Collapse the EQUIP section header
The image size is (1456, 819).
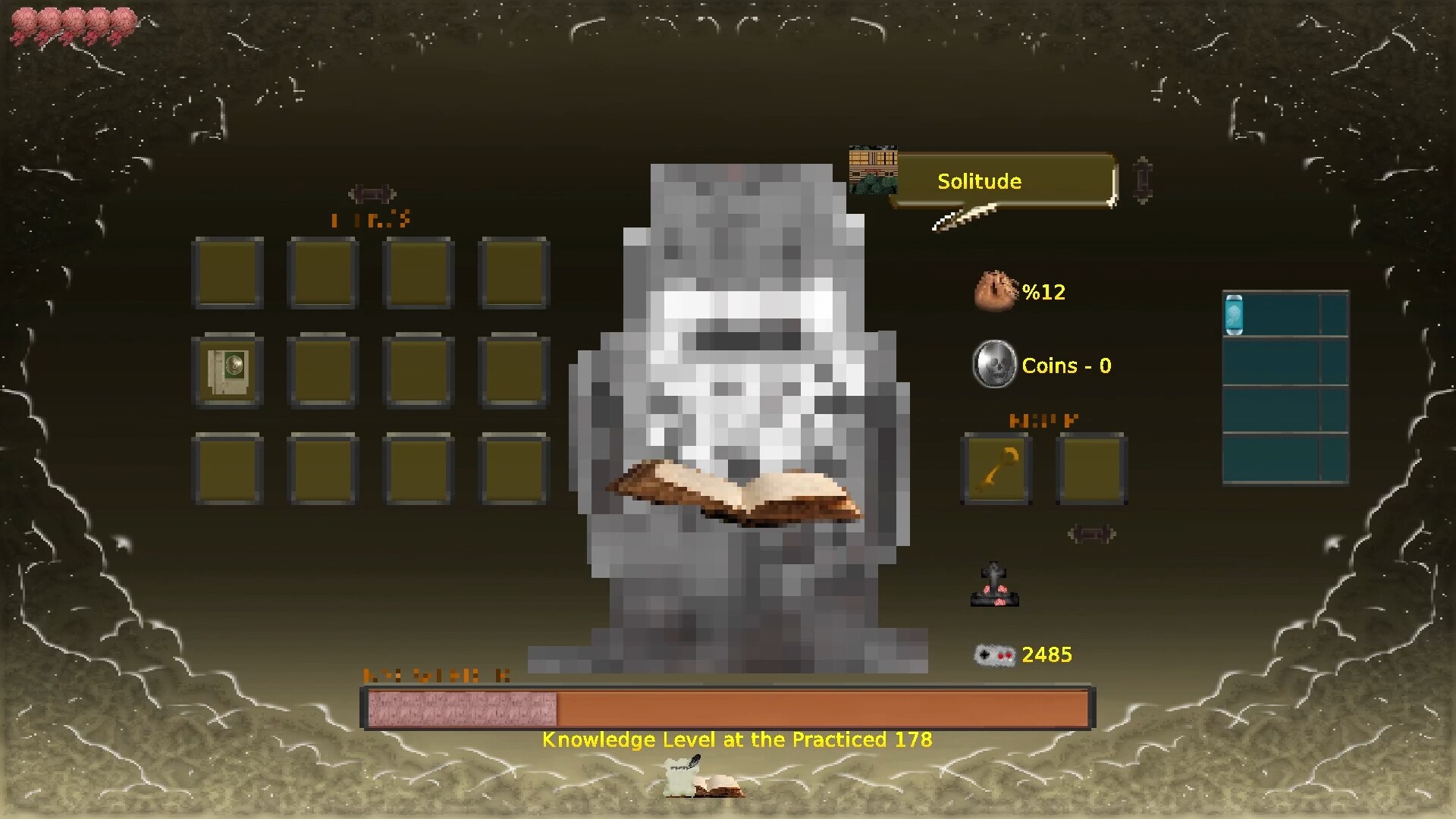tap(1042, 419)
